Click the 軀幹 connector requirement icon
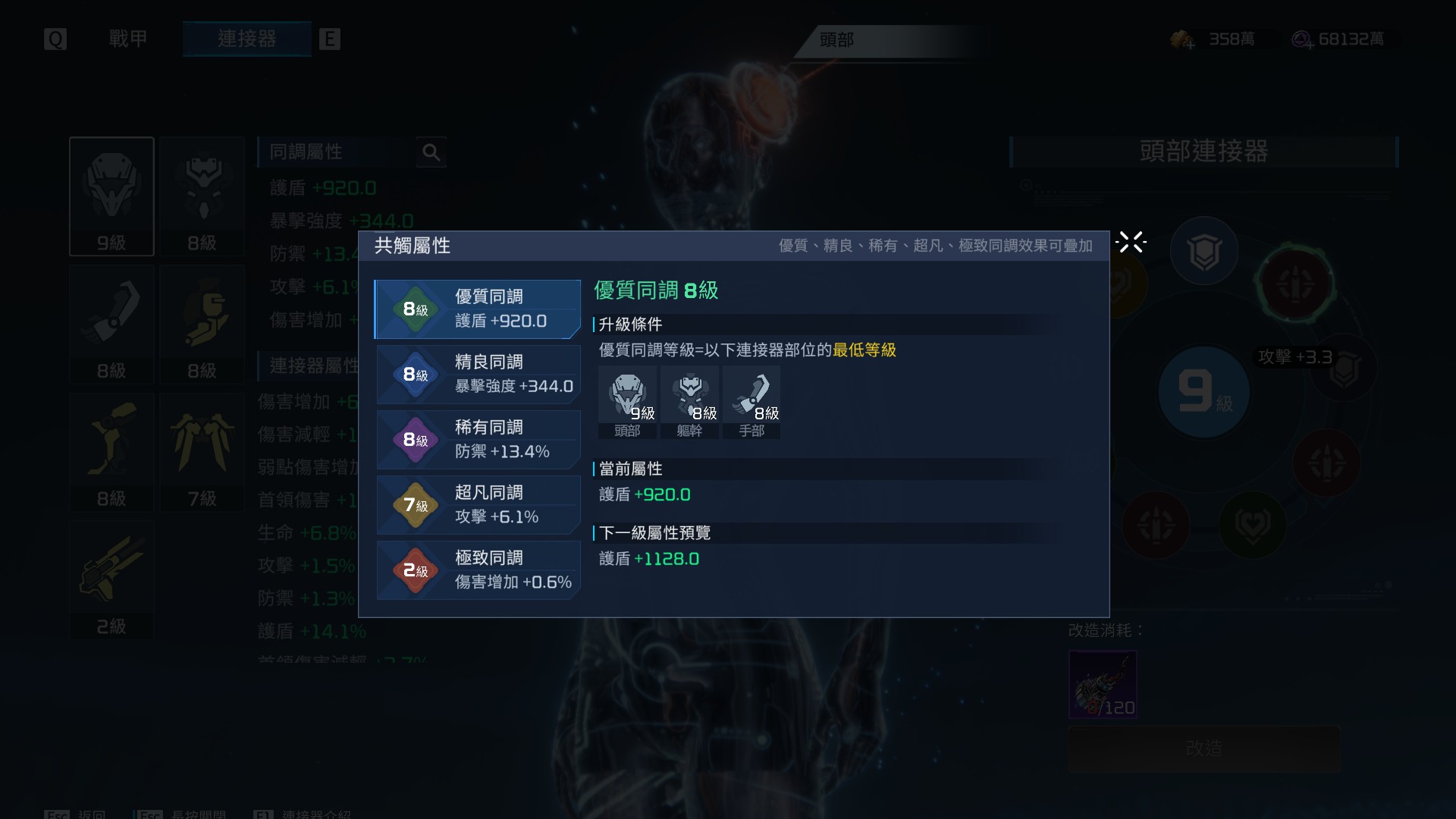This screenshot has height=819, width=1456. click(x=689, y=402)
